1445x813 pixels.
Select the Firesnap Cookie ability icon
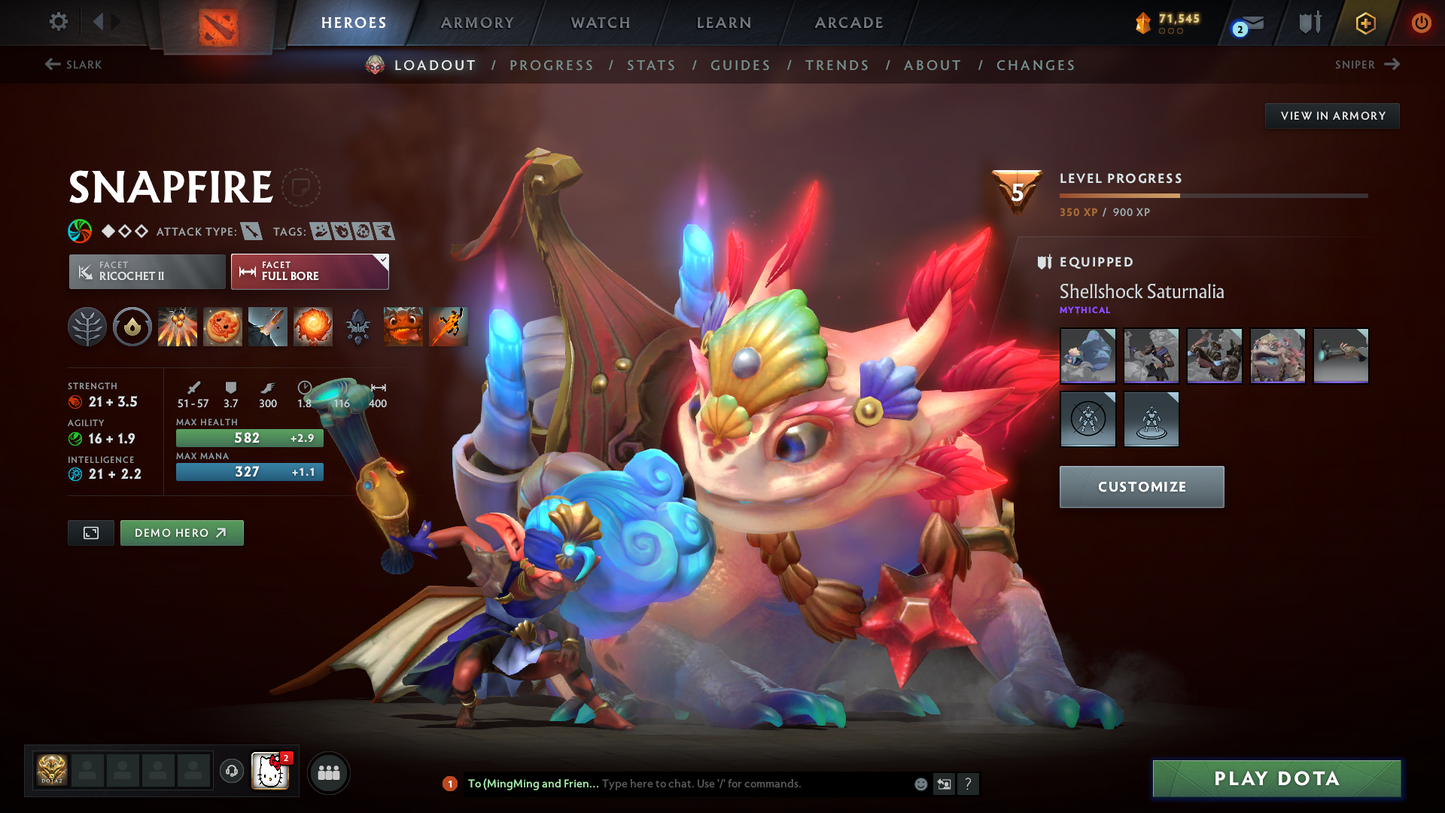pyautogui.click(x=222, y=326)
